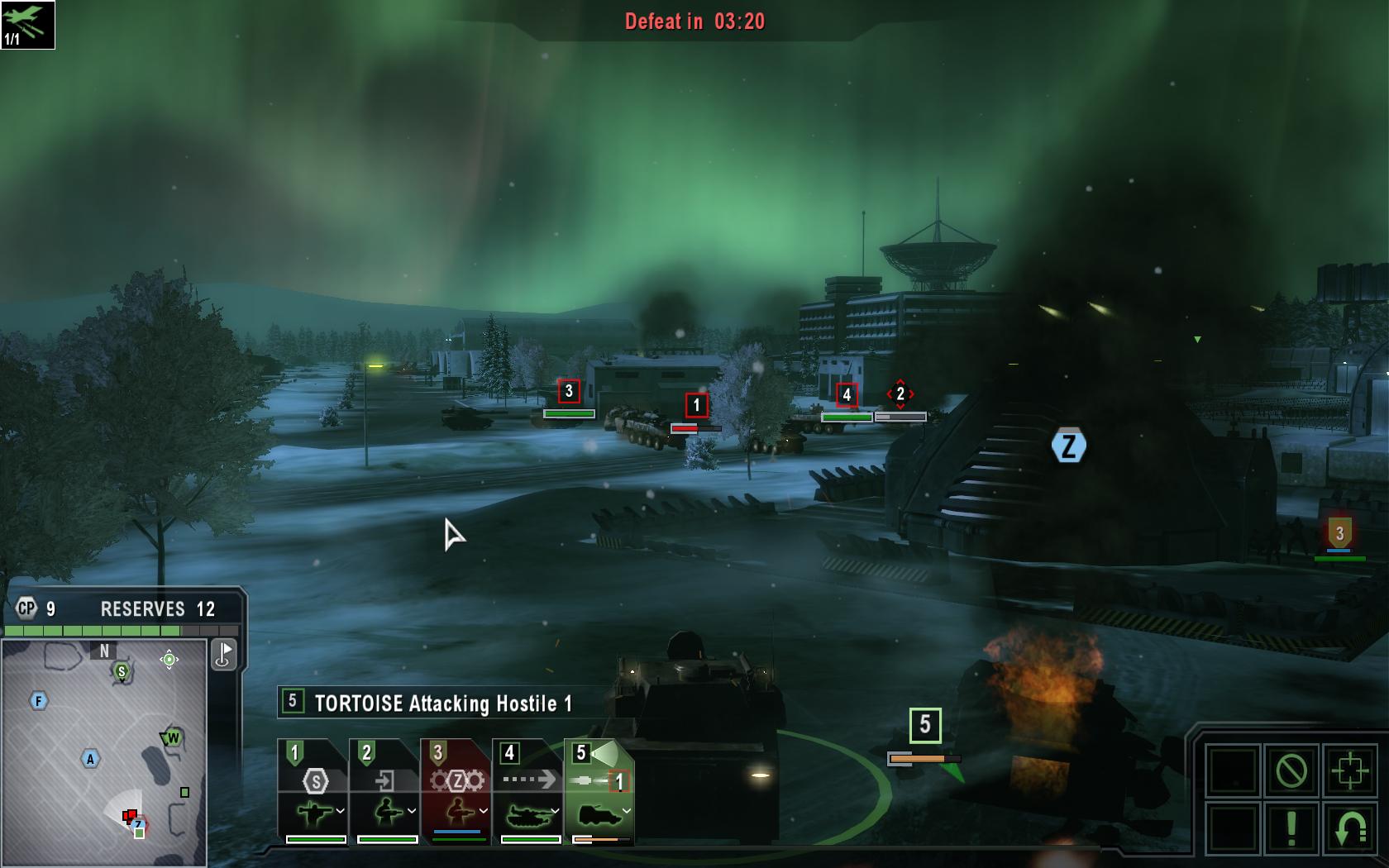Activate the crosshair target command
This screenshot has height=868, width=1389.
(1349, 771)
